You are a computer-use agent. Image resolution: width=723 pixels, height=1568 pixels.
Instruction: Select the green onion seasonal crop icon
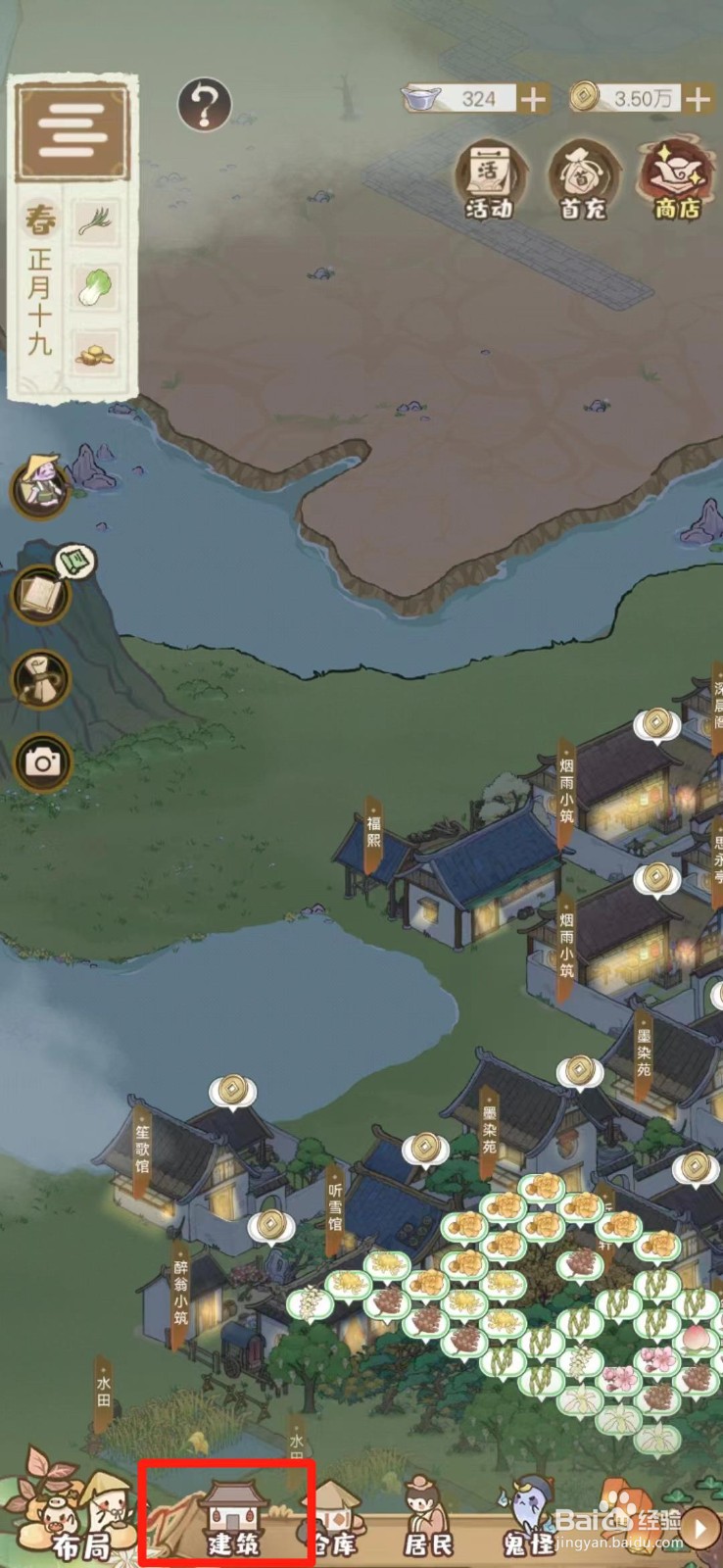95,221
